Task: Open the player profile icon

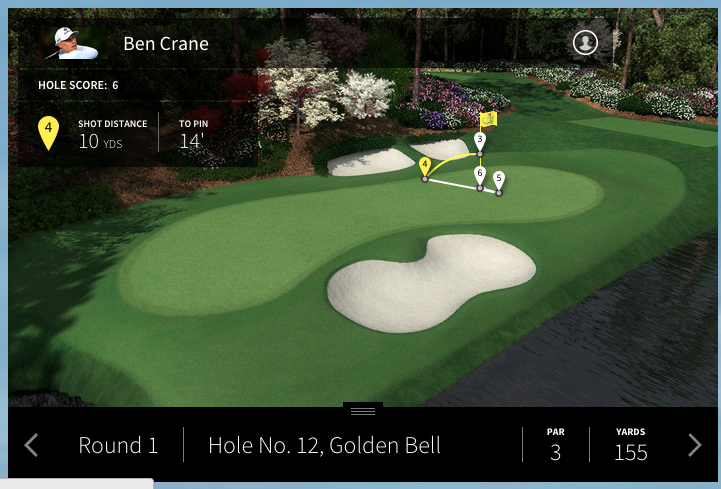Action: pos(585,42)
